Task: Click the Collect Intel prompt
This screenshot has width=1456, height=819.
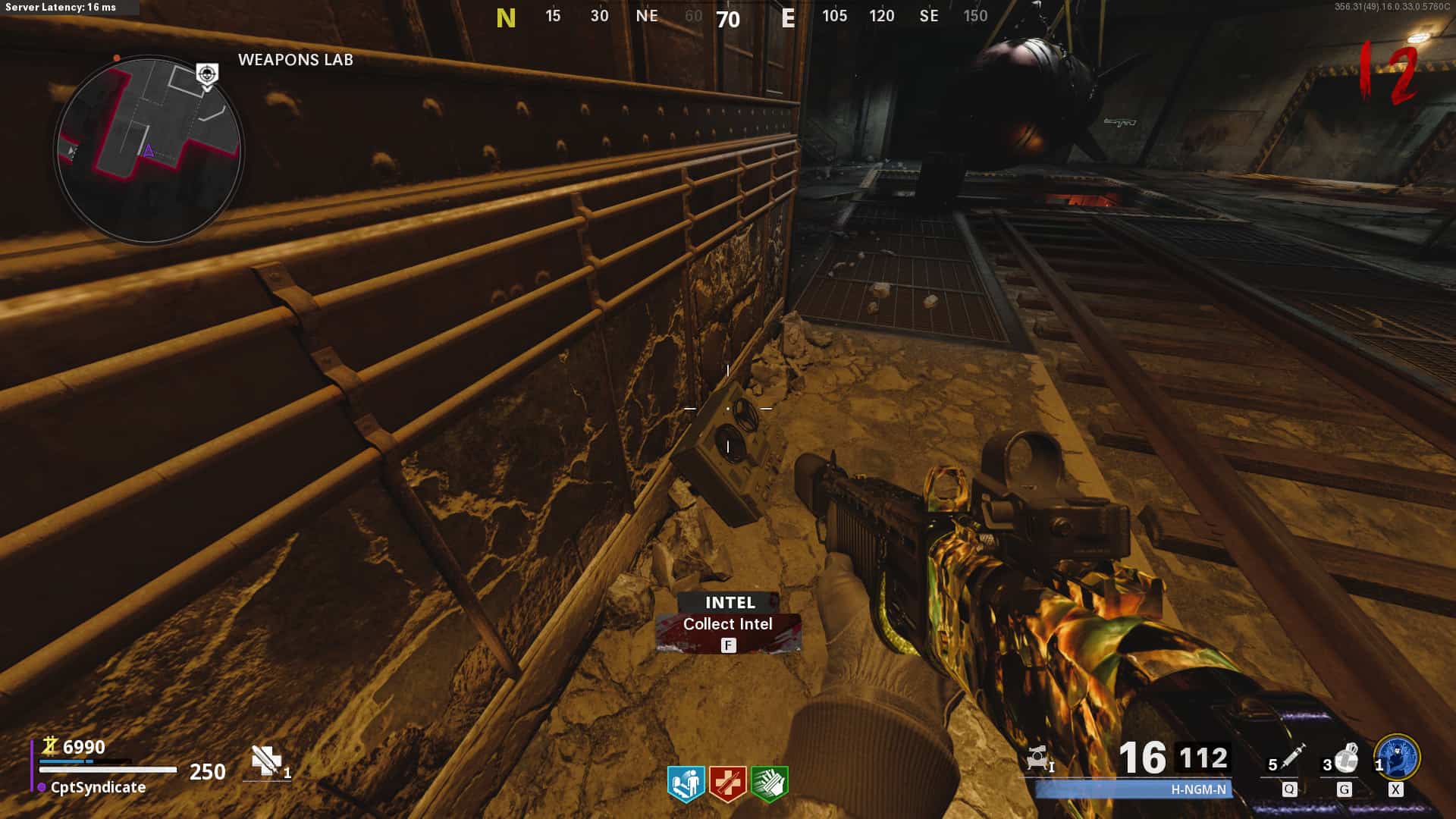Action: click(728, 625)
